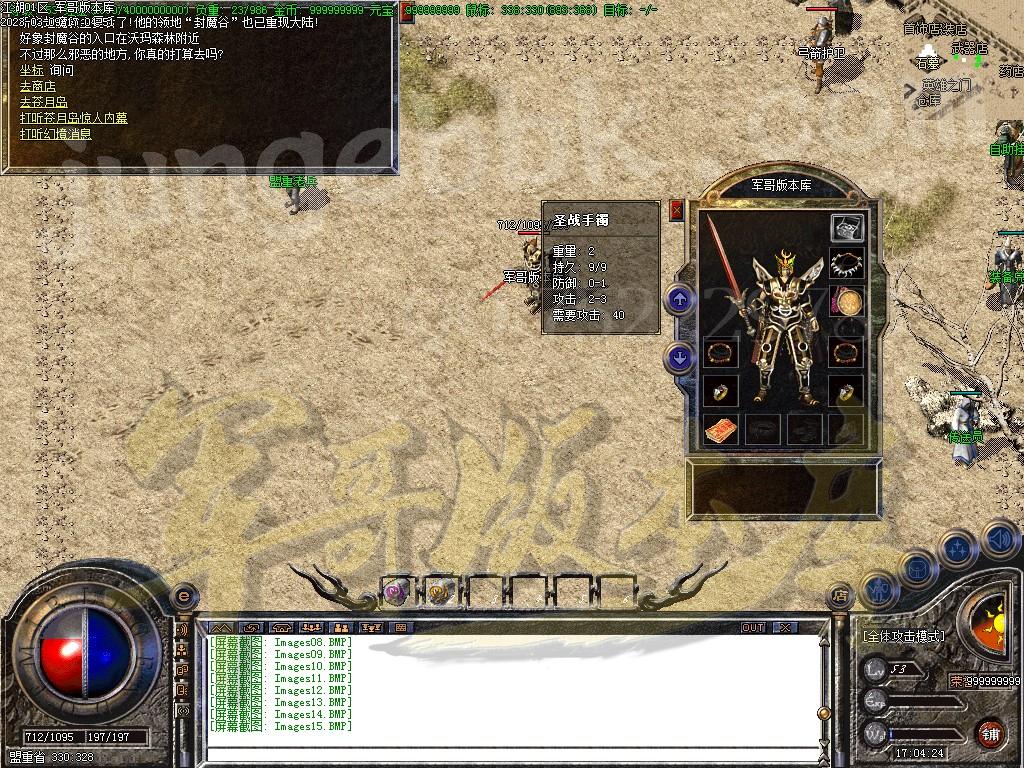Close the chat window with its X button

pyautogui.click(x=786, y=627)
